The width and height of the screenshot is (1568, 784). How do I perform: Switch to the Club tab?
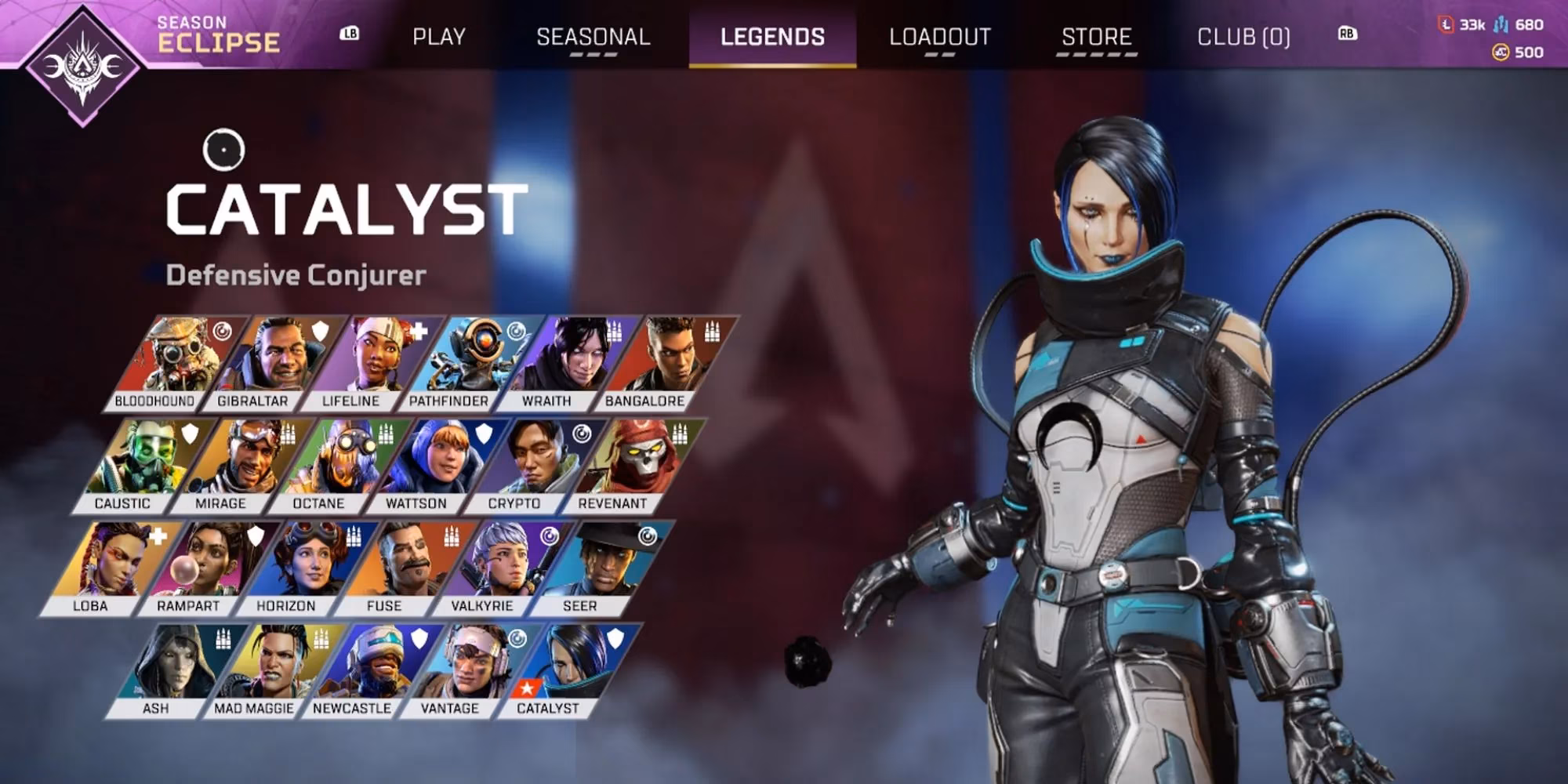tap(1243, 37)
